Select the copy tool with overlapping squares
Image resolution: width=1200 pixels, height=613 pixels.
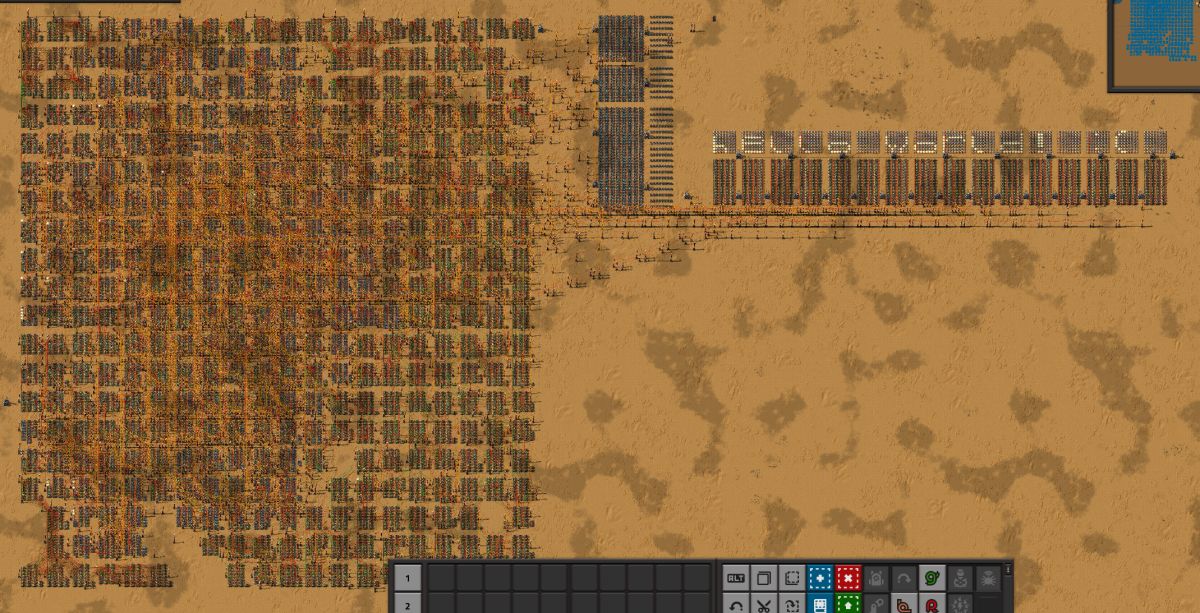click(763, 578)
